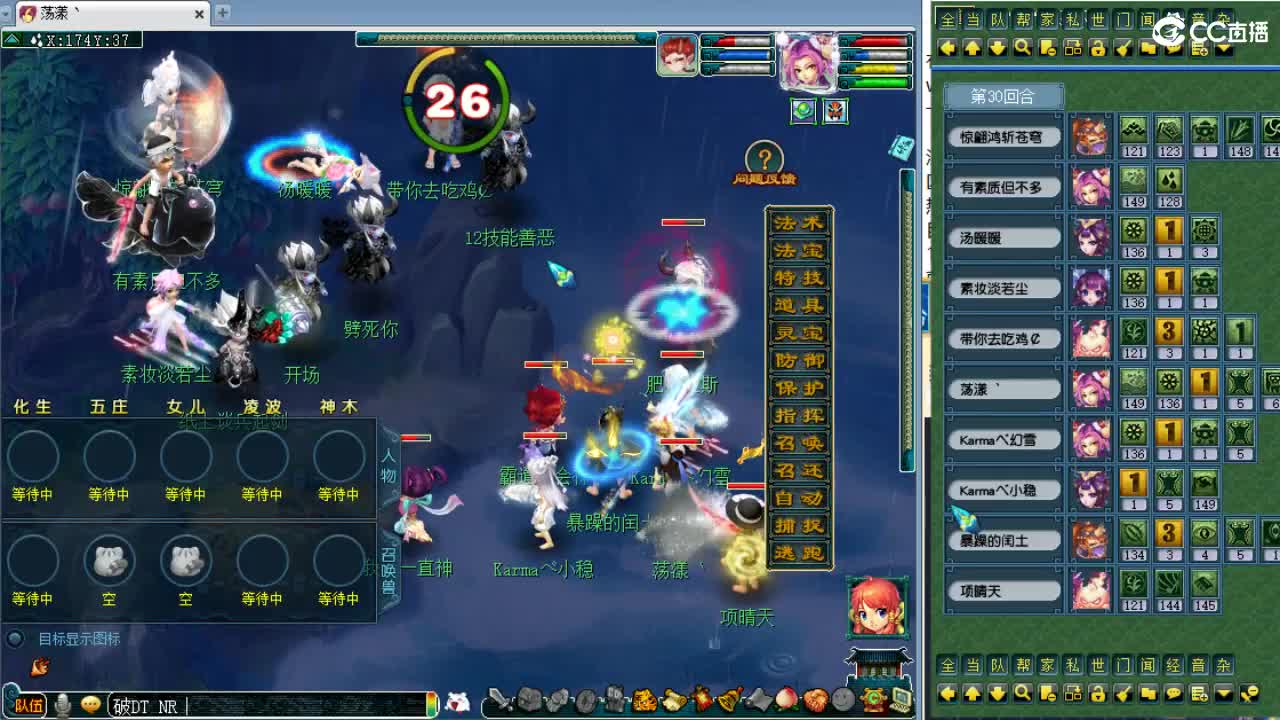Open the chat search magnifier tool
The image size is (1280, 720).
1022,48
